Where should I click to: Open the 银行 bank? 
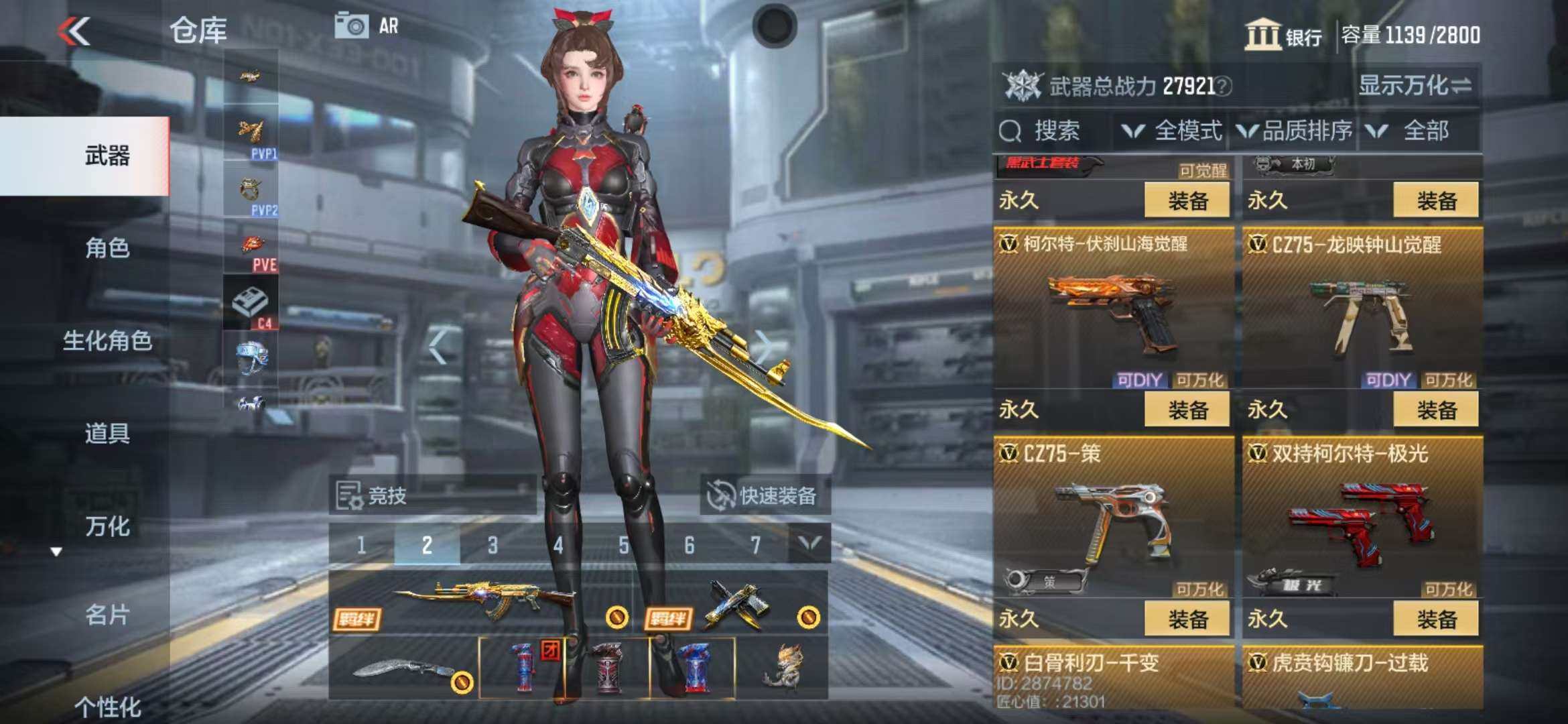(1283, 35)
